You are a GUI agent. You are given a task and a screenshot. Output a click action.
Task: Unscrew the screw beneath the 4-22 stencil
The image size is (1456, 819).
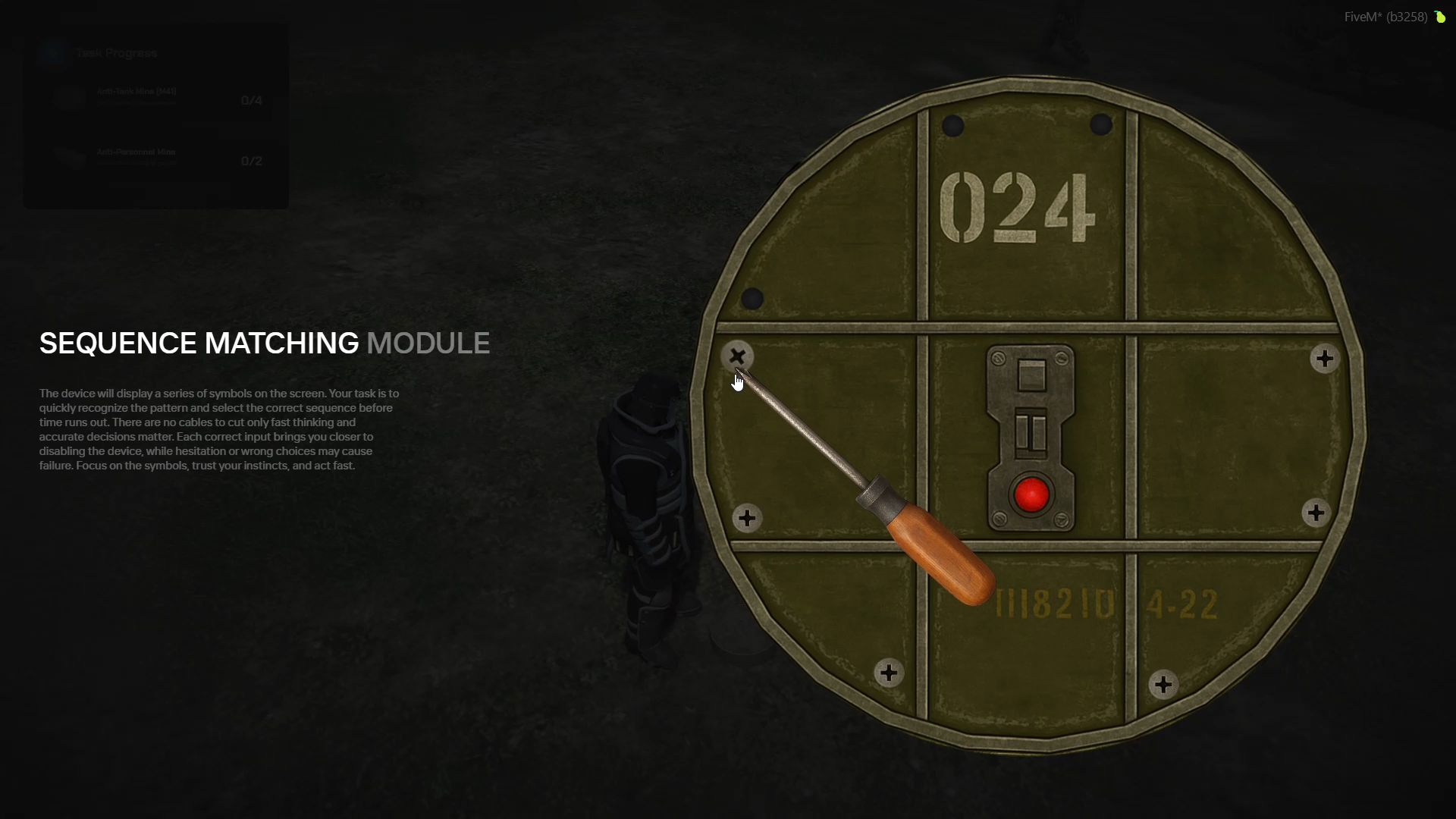(x=1163, y=685)
